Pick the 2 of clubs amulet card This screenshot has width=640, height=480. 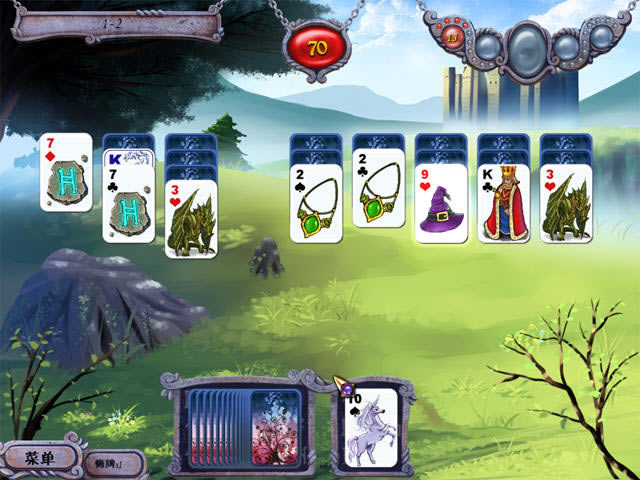tap(378, 195)
